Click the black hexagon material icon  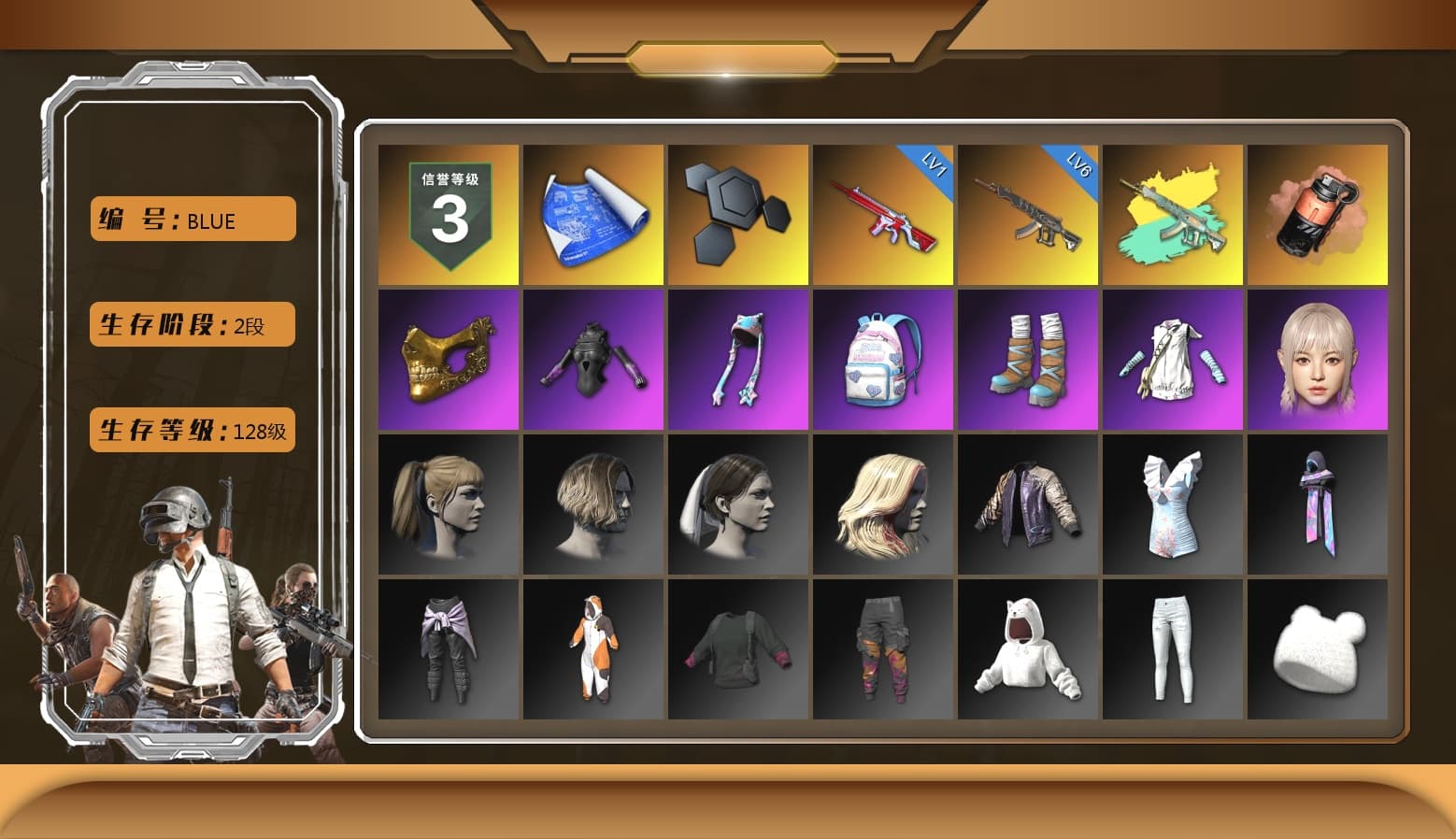pos(738,215)
